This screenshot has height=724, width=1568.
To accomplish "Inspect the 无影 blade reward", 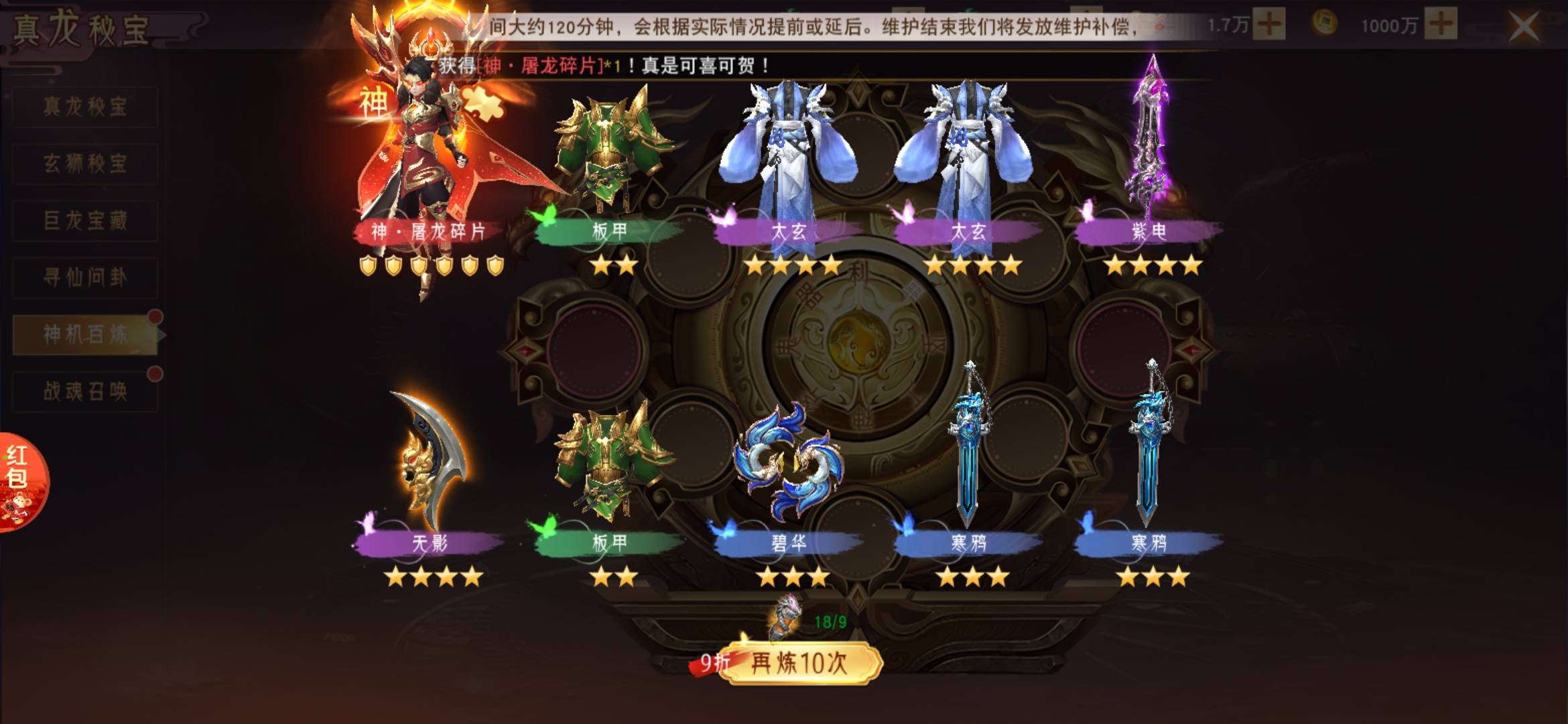I will click(x=430, y=463).
